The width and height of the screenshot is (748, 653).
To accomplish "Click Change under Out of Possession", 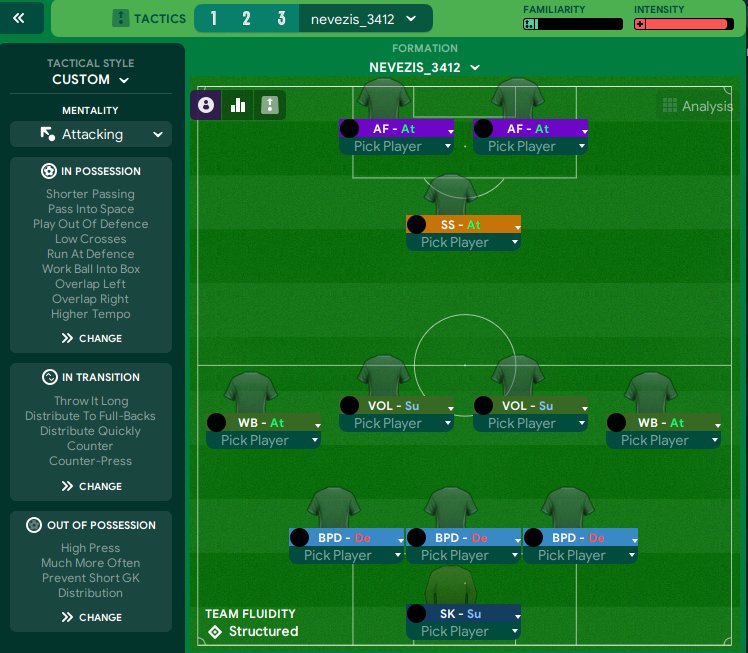I will click(x=91, y=617).
